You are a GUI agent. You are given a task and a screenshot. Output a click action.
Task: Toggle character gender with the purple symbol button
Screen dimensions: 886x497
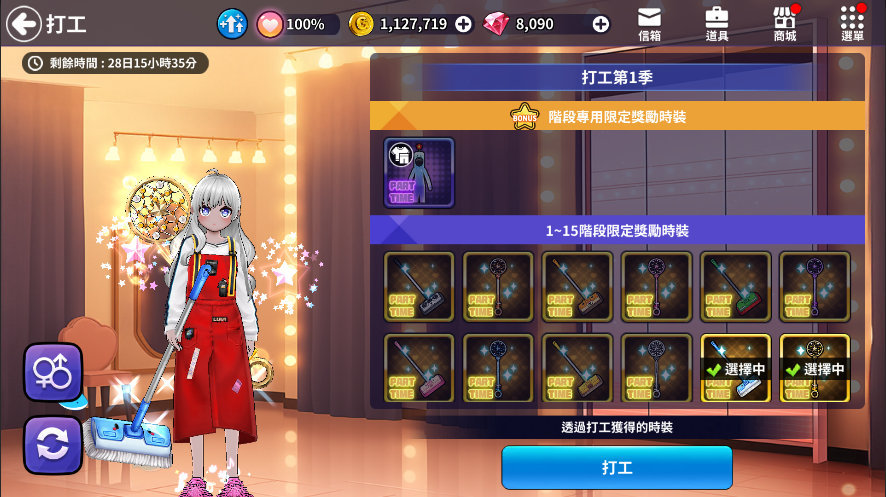point(52,372)
